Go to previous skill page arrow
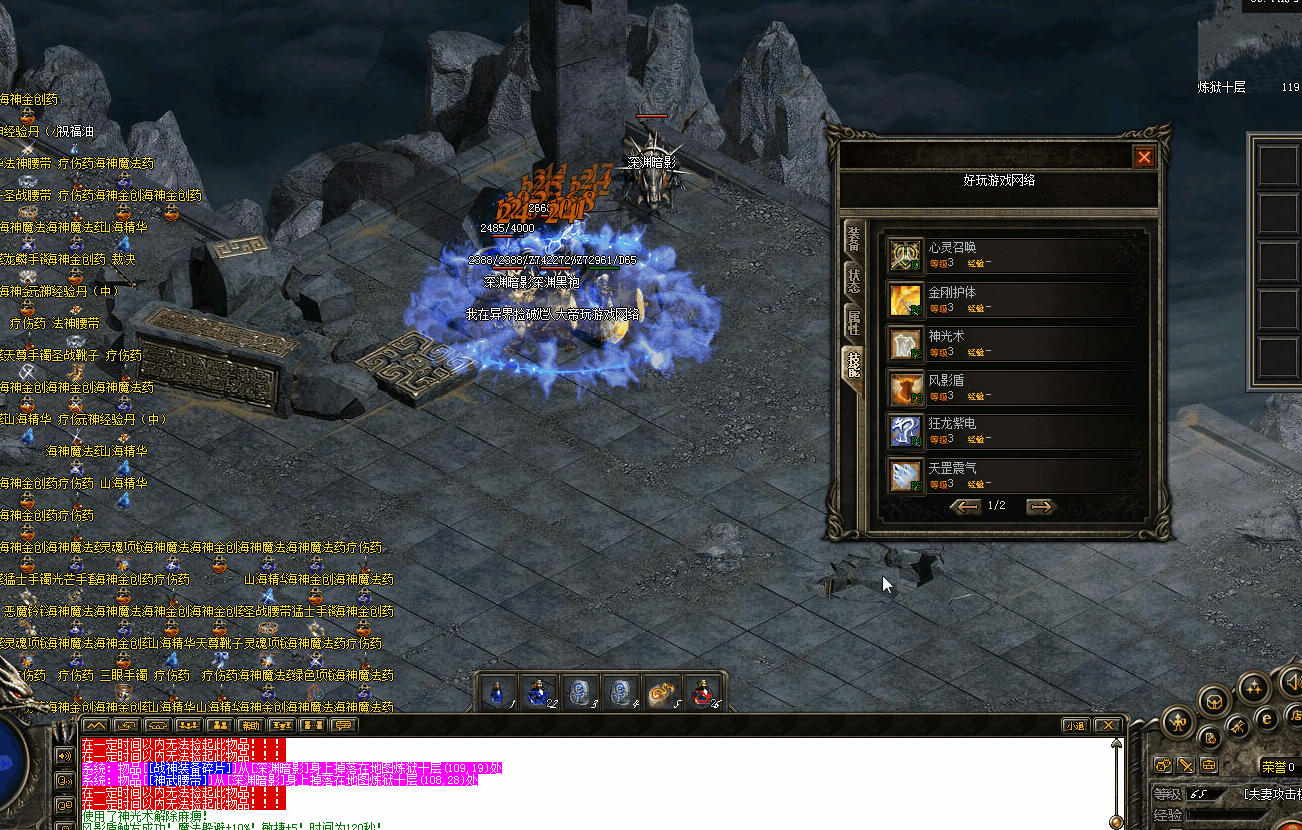1302x830 pixels. (x=965, y=507)
